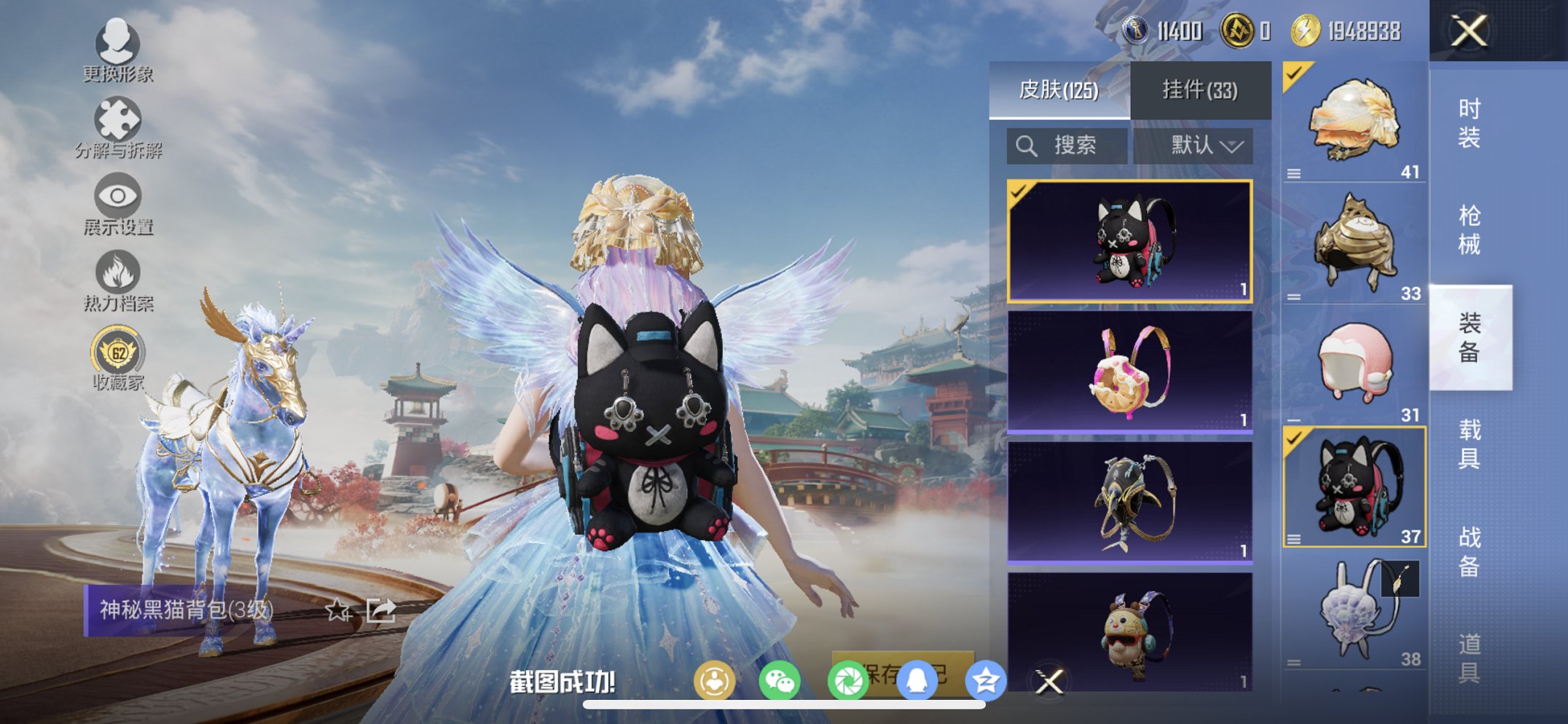Open 展示设置 display settings
Image resolution: width=1568 pixels, height=724 pixels.
[117, 198]
